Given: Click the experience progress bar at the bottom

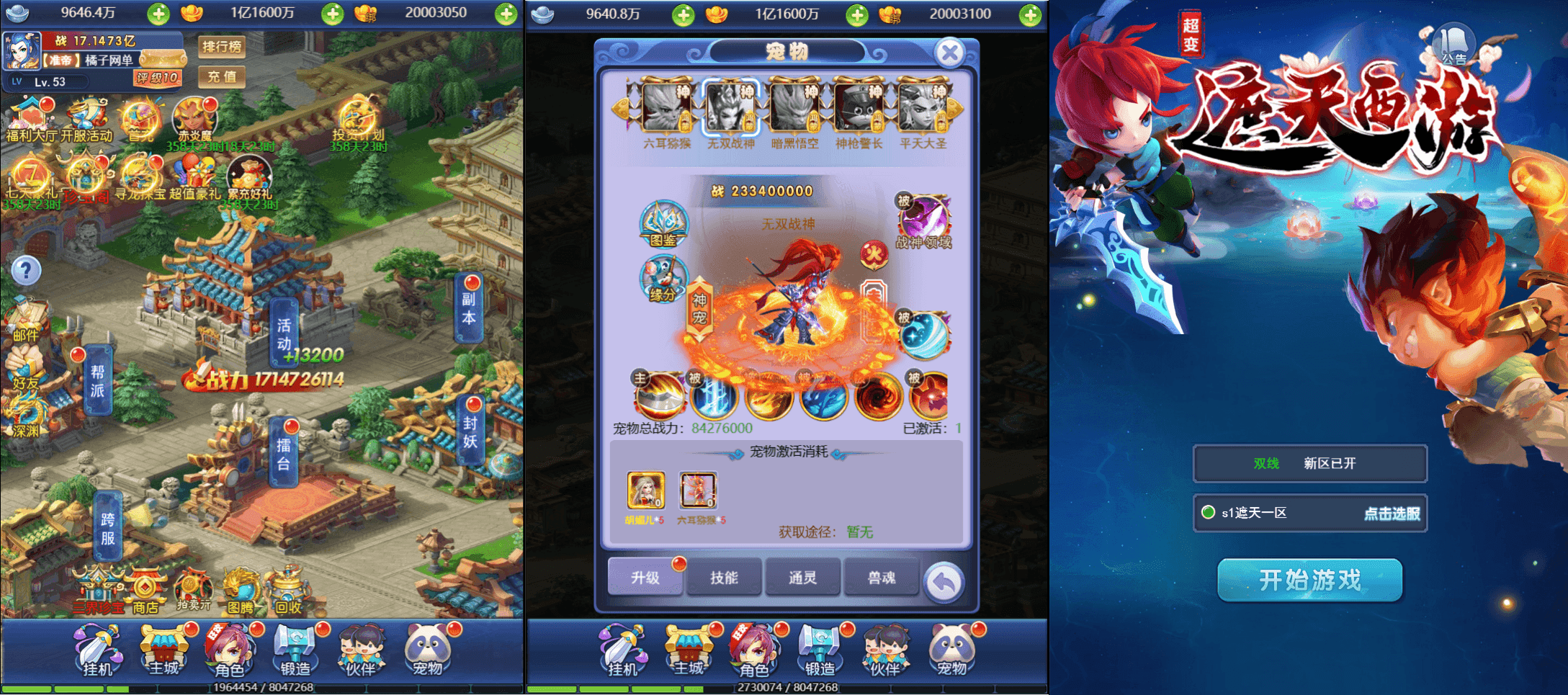Looking at the screenshot, I should pyautogui.click(x=262, y=687).
